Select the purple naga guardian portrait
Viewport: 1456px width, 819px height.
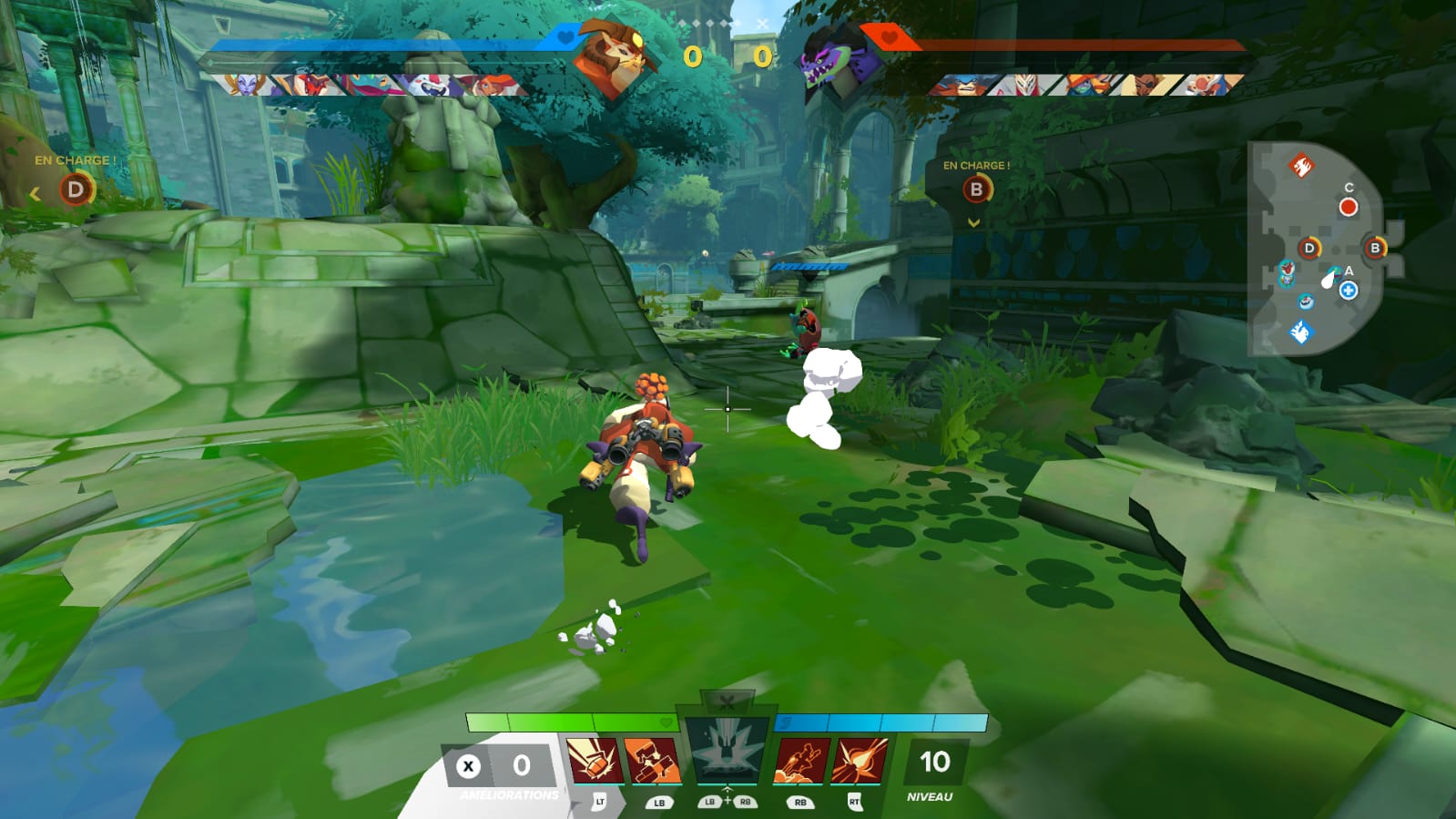[831, 57]
